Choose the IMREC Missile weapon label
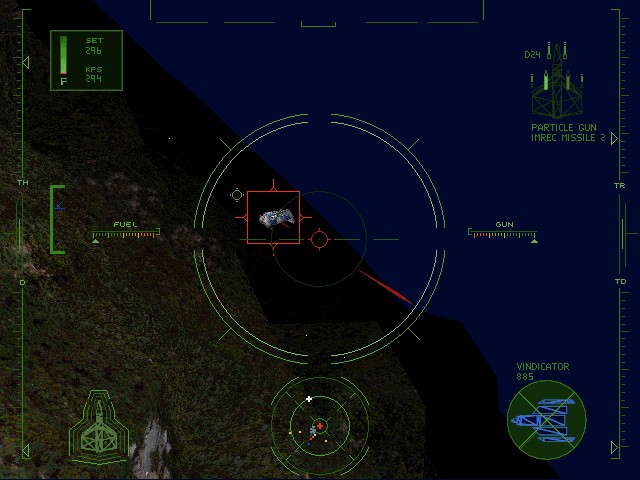Screen dimensions: 640x480 pyautogui.click(x=570, y=138)
